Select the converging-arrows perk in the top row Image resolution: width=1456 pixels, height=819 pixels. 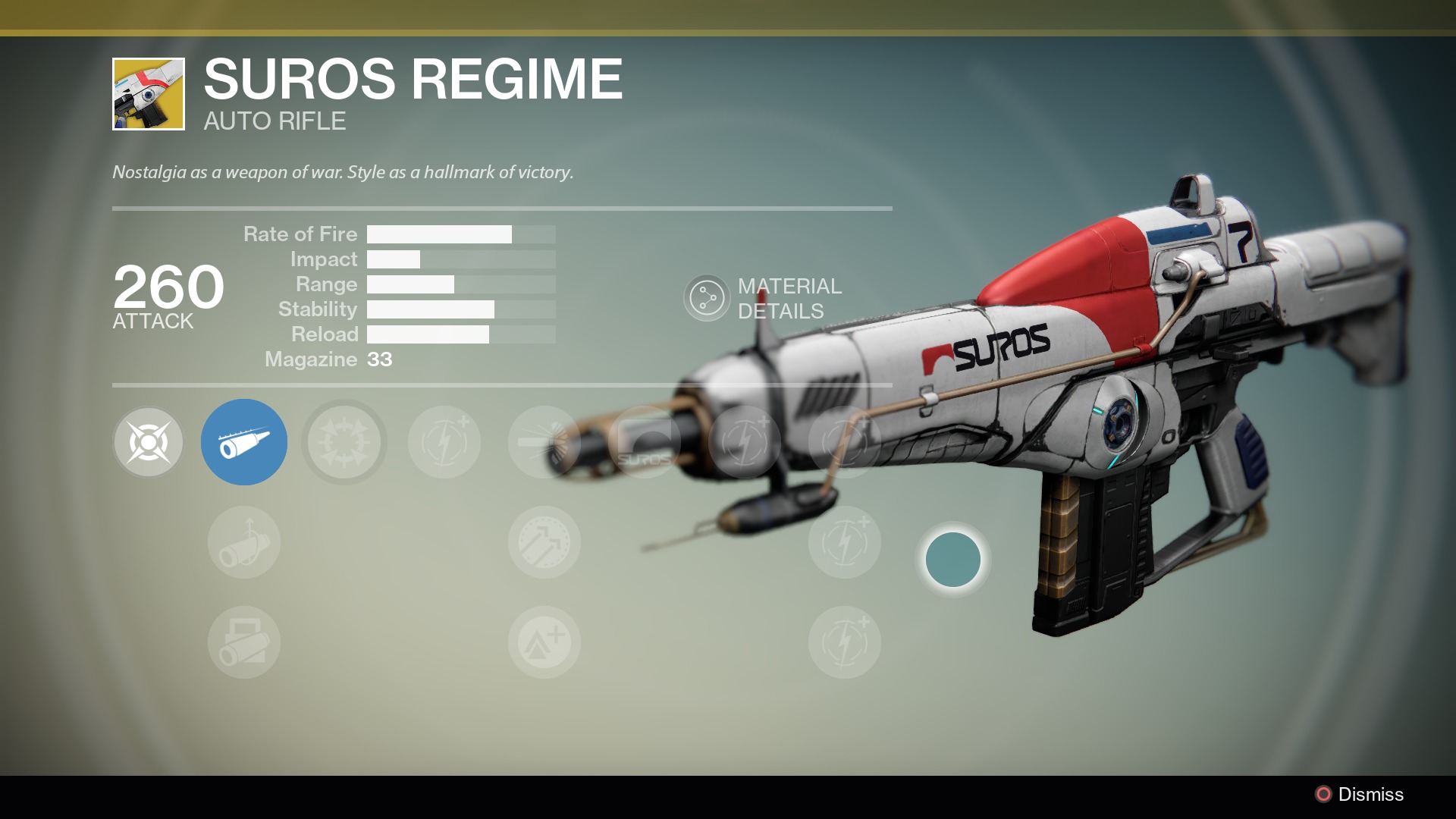tap(344, 442)
